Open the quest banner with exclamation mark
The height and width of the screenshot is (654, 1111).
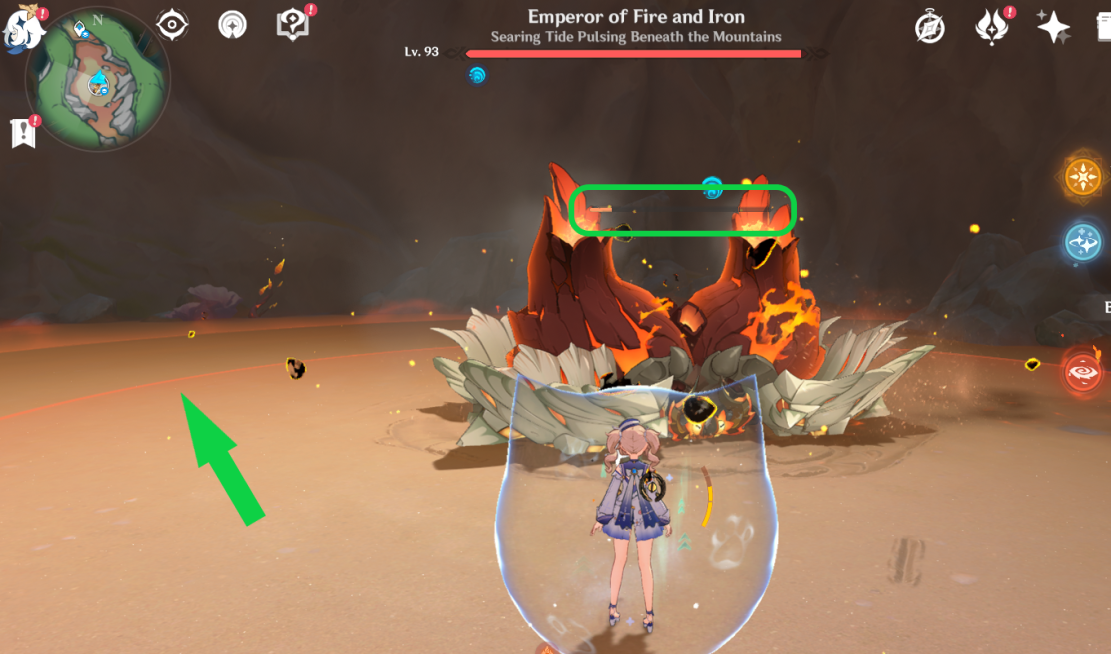(x=22, y=133)
